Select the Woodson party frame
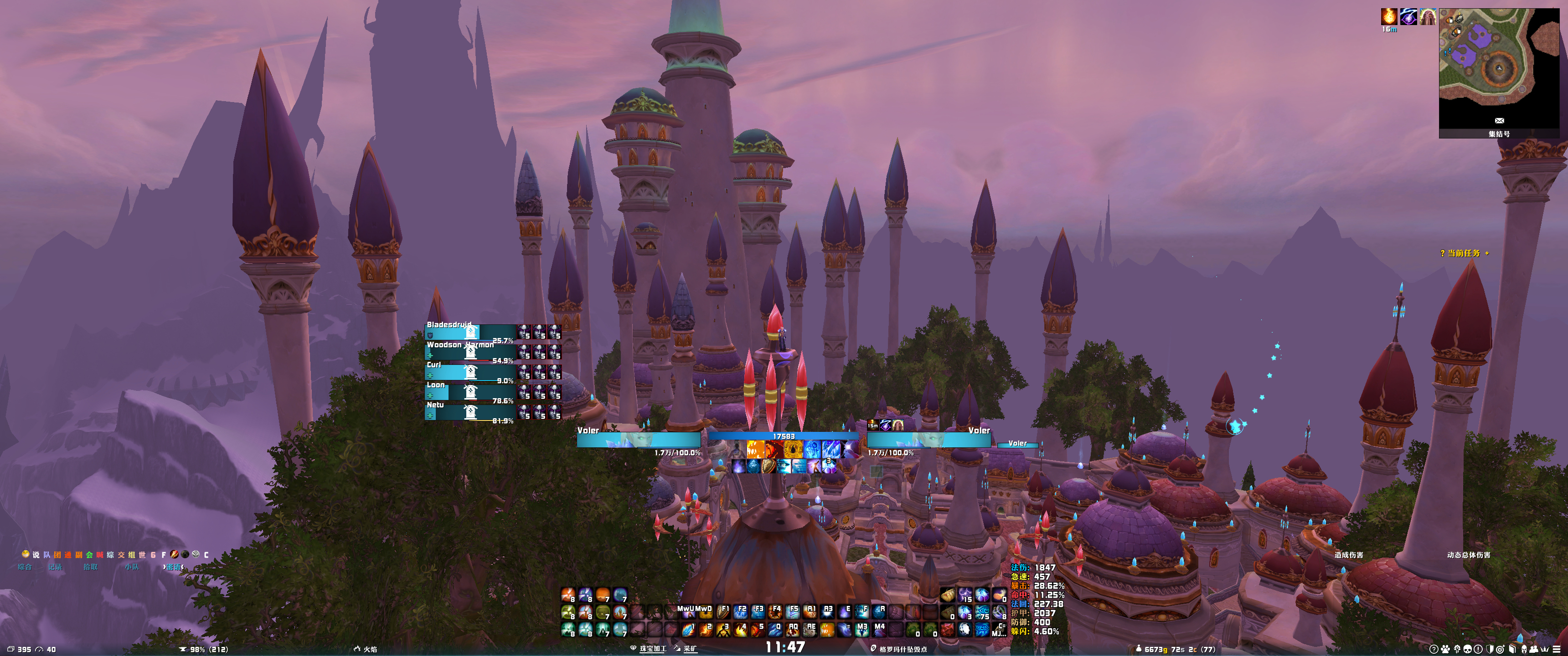 coord(469,351)
